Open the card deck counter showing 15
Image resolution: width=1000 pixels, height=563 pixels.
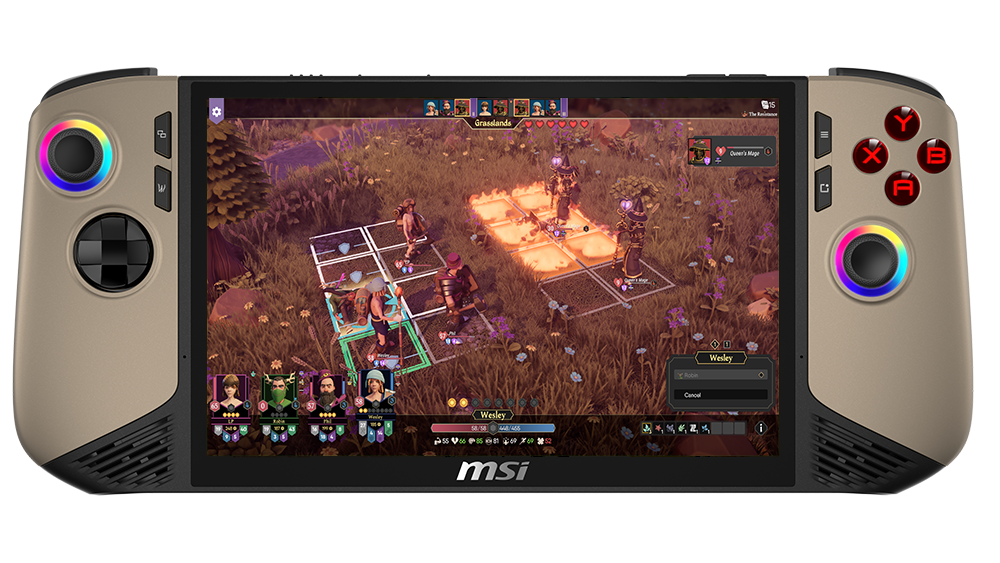click(x=768, y=104)
